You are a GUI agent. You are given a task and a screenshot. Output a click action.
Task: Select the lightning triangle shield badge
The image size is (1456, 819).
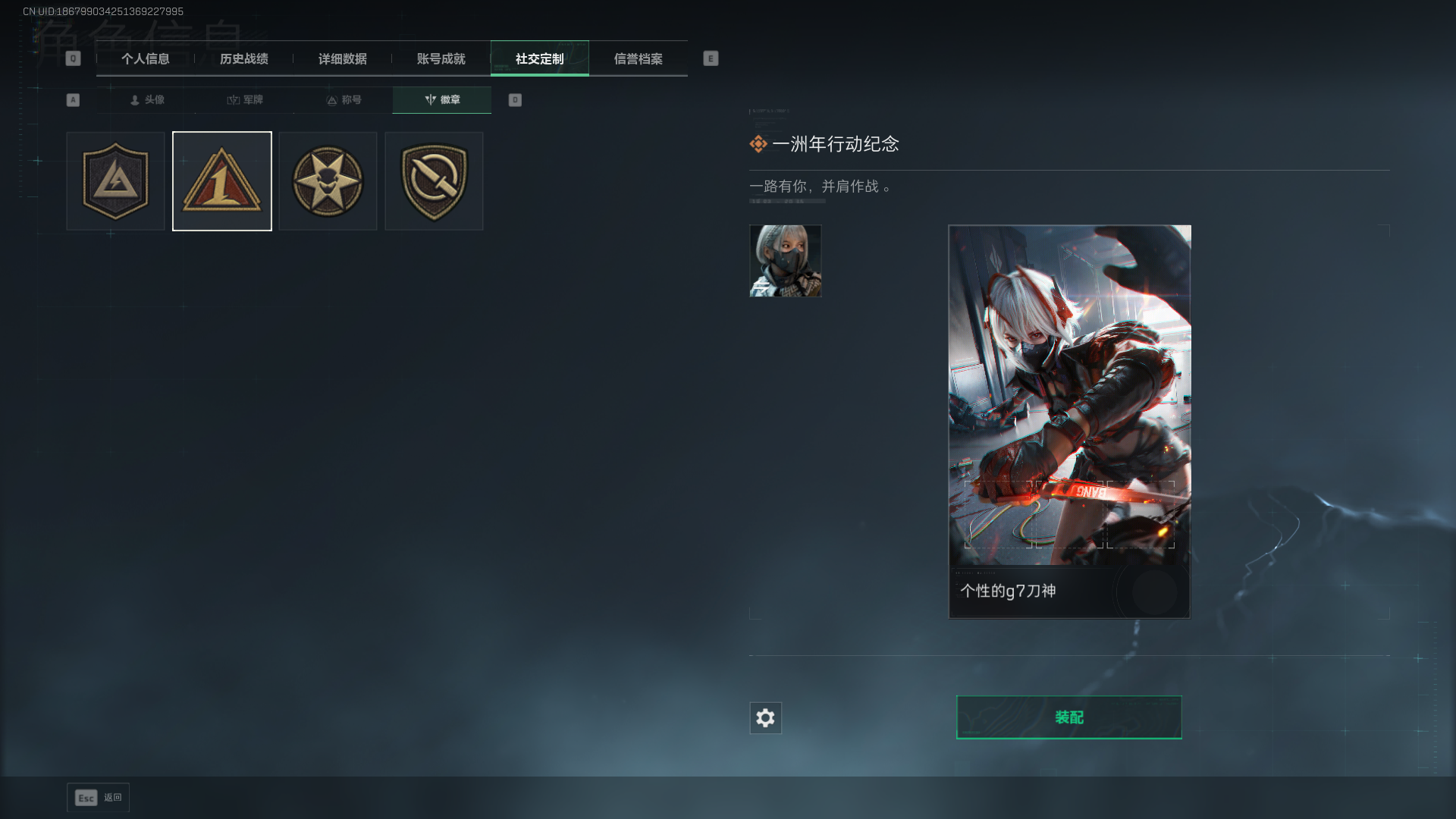(x=115, y=181)
